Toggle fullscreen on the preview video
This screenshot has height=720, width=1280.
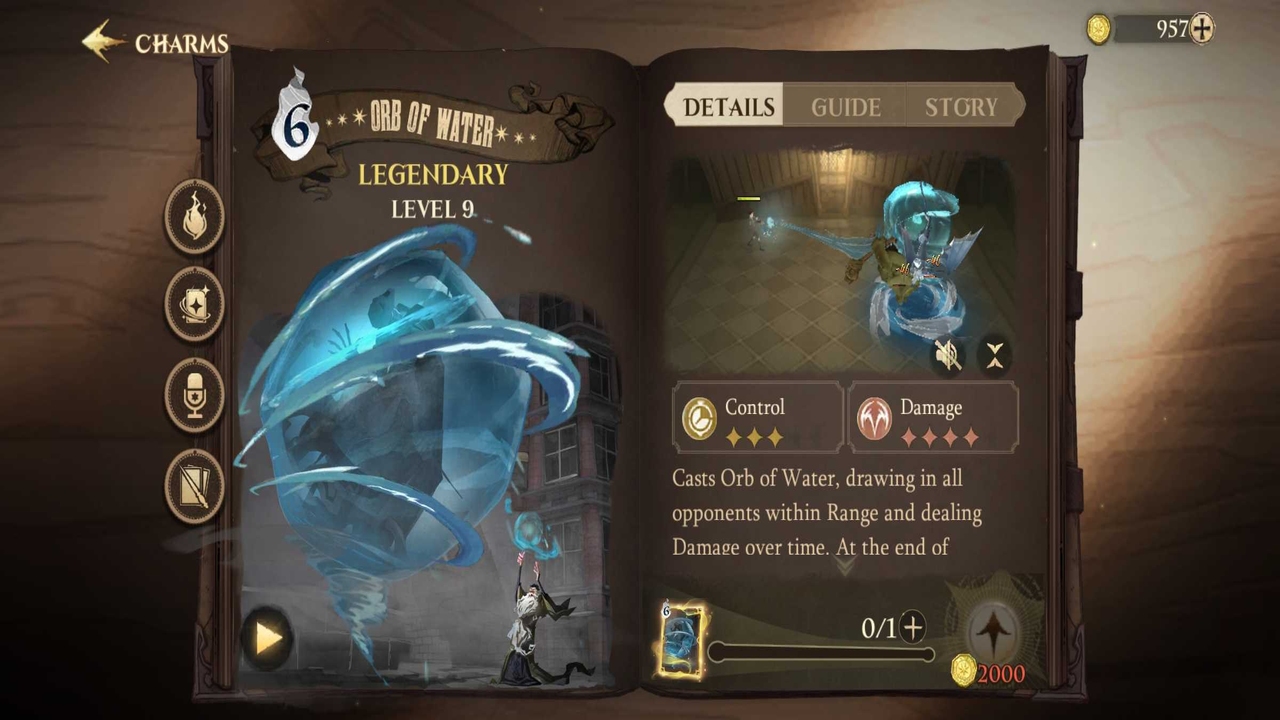coord(995,355)
